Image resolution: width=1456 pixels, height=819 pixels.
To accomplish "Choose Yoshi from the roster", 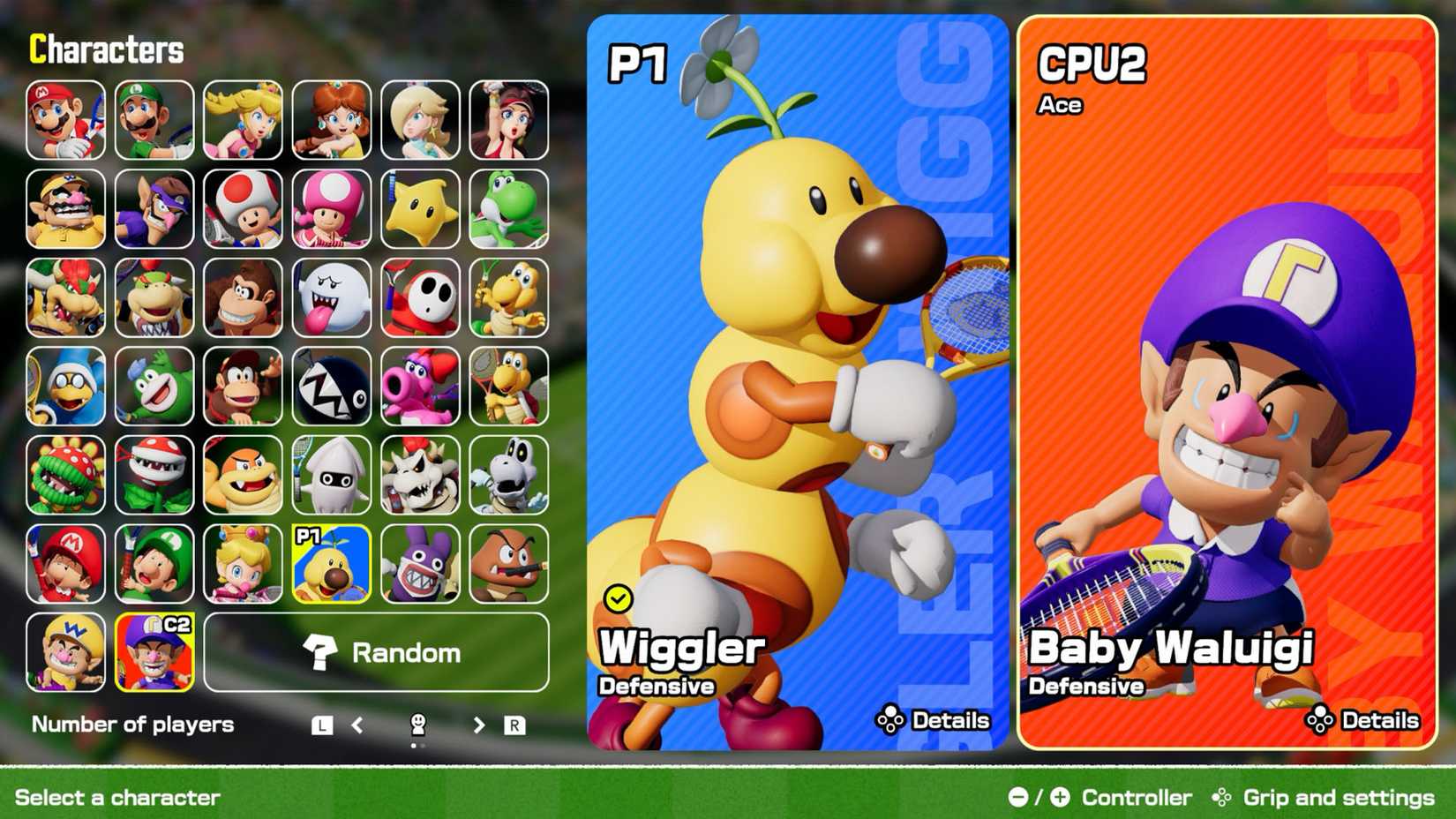I will tap(507, 209).
